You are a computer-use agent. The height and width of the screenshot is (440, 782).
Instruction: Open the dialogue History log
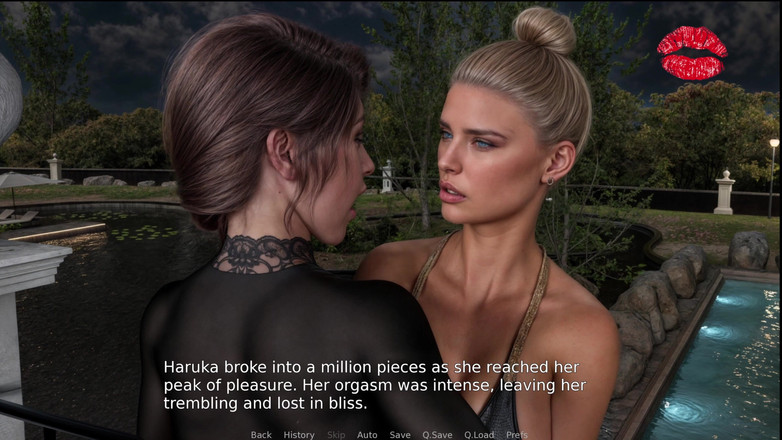coord(298,435)
